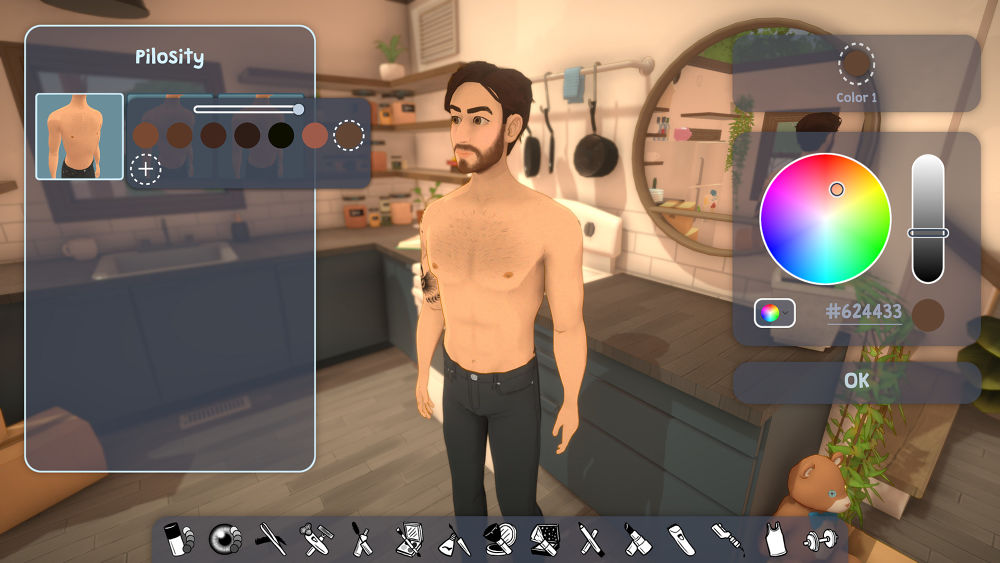Edit the #624433 hex code field
Screen dimensions: 1000x563
tap(864, 312)
